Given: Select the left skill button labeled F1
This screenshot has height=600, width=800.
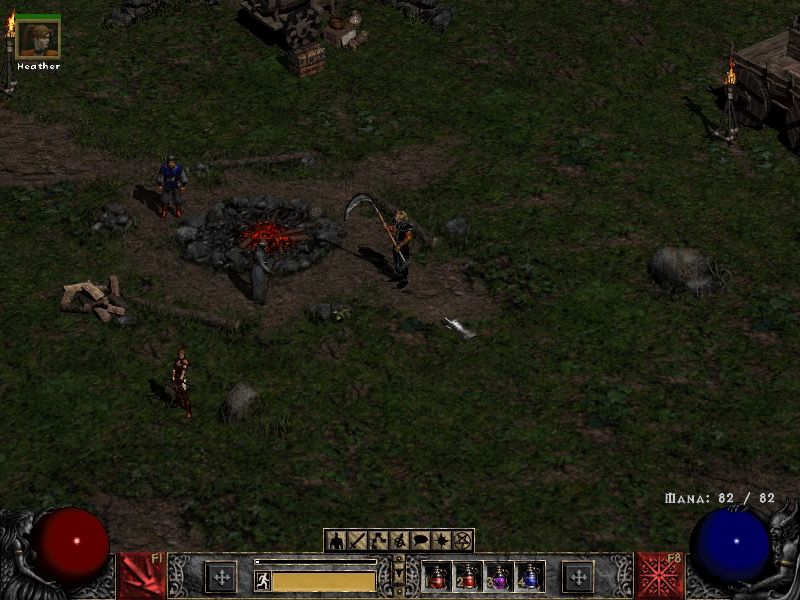Looking at the screenshot, I should pyautogui.click(x=142, y=576).
